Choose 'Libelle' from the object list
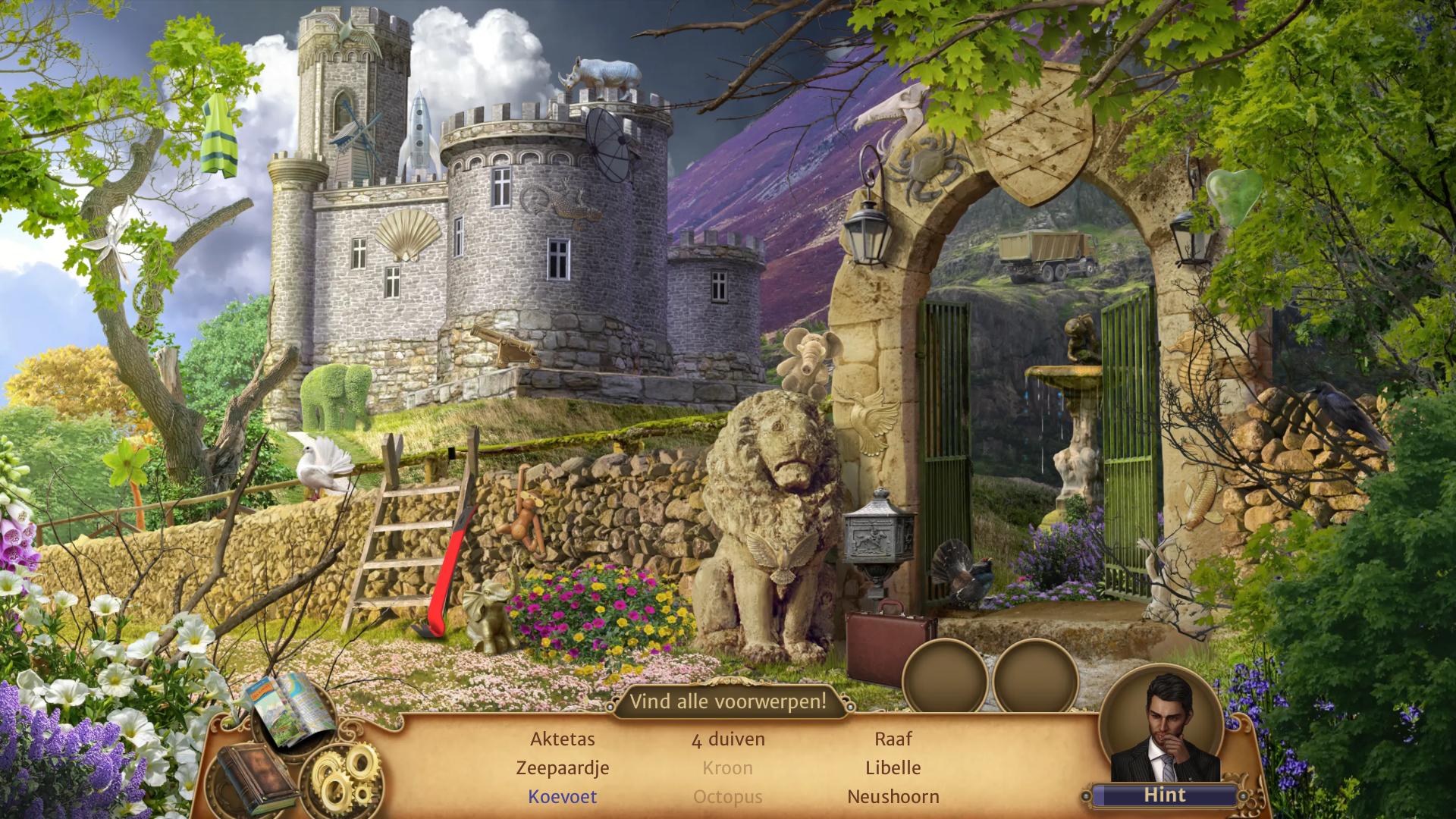 click(893, 768)
